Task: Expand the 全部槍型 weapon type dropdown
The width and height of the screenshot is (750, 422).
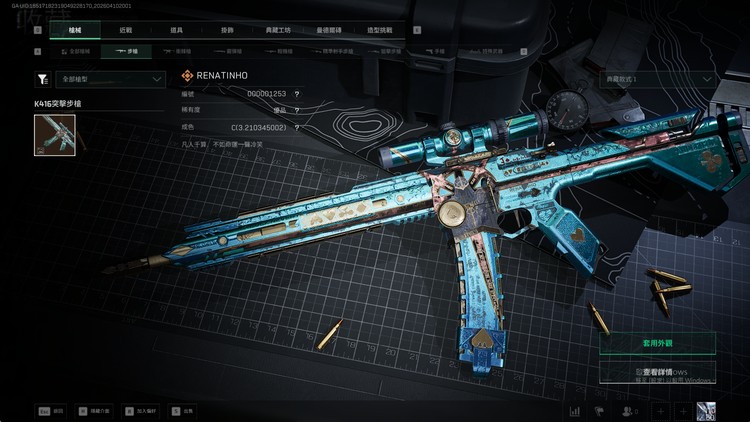Action: click(110, 79)
